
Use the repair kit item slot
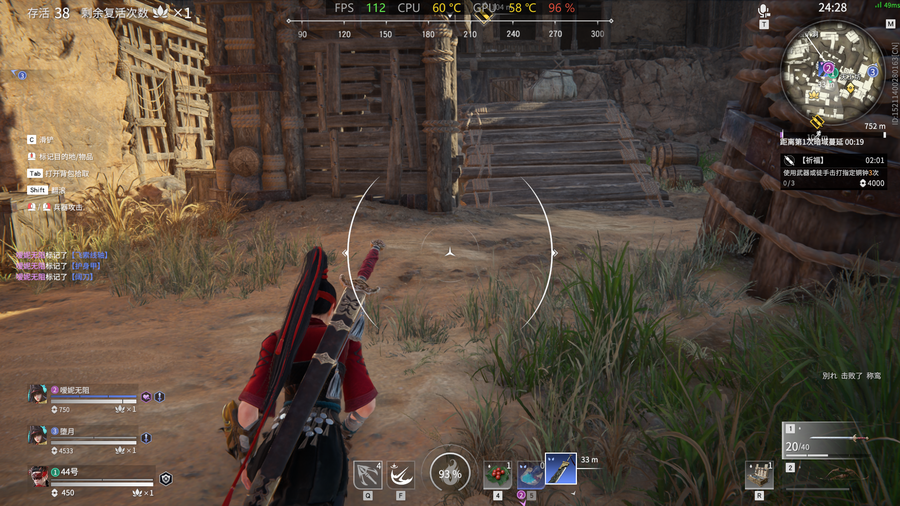point(759,474)
